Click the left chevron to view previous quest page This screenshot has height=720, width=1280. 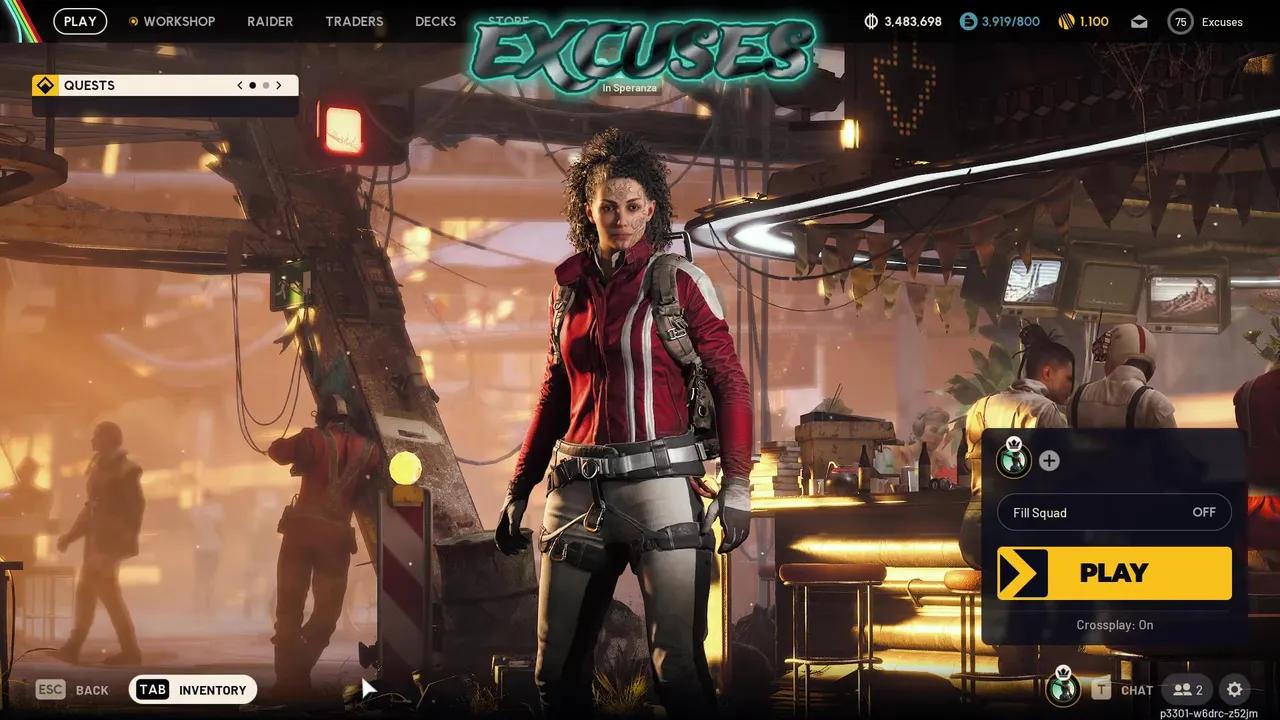240,85
